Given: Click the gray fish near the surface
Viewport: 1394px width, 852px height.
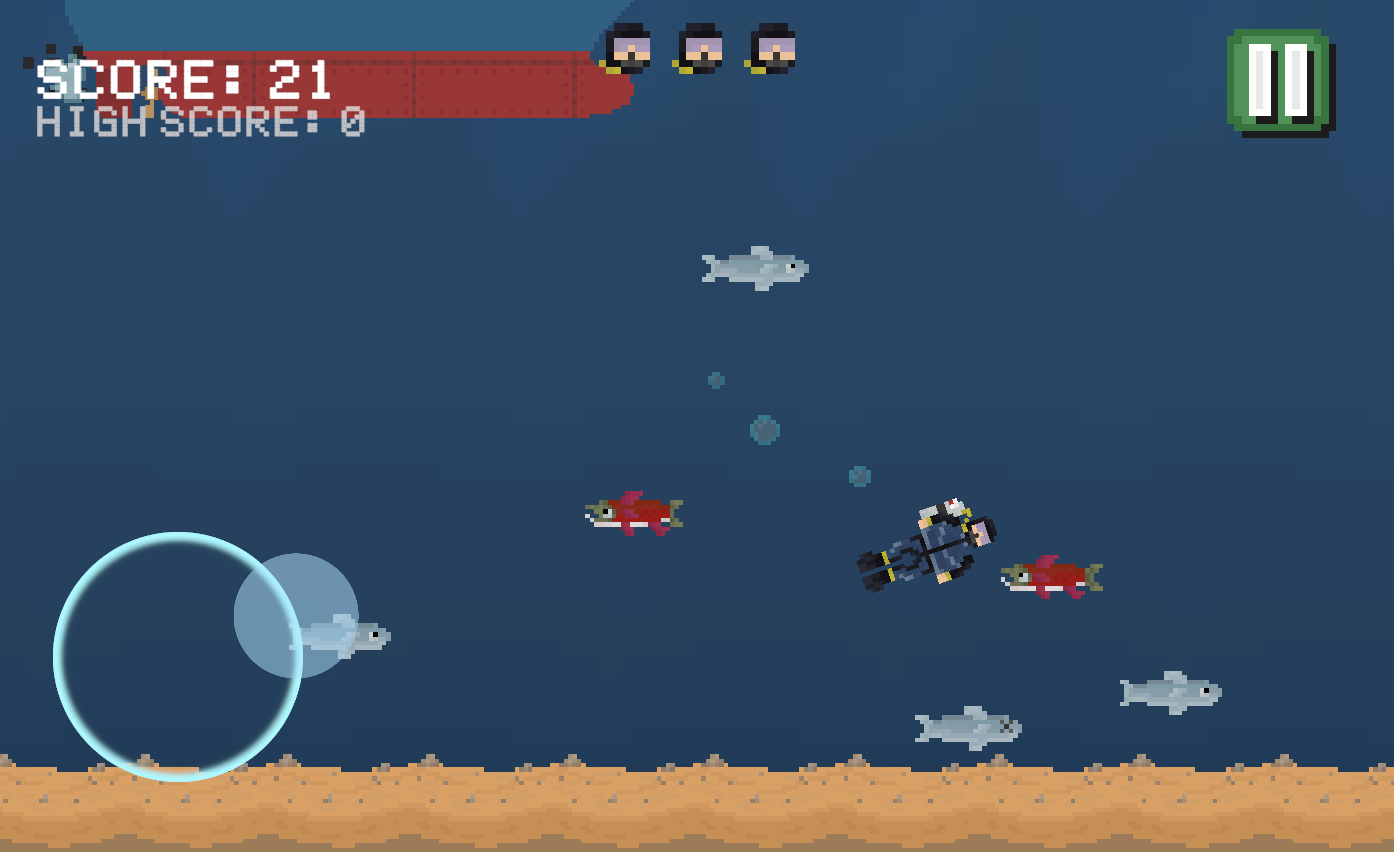Looking at the screenshot, I should tap(755, 267).
